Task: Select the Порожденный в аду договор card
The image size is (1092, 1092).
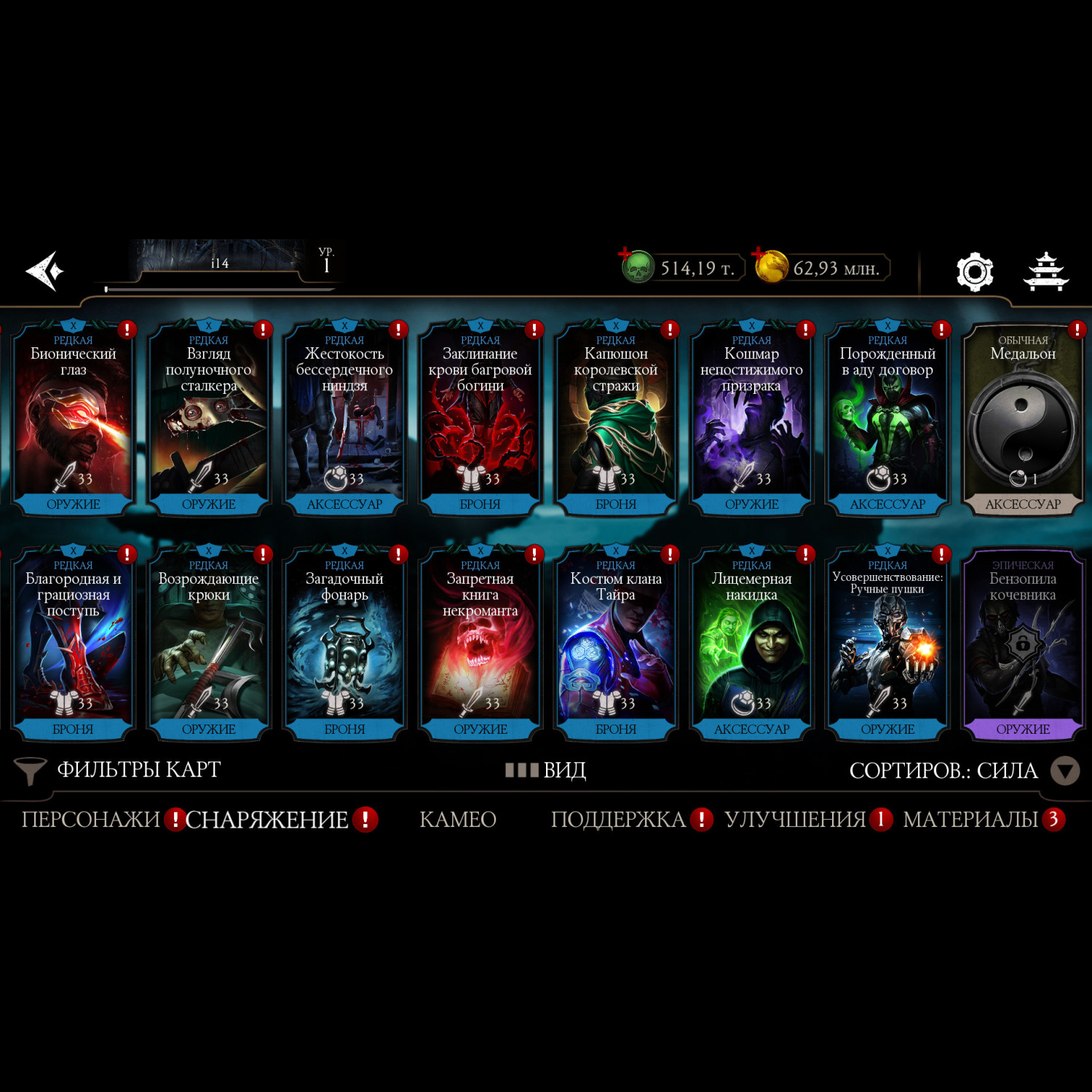Action: pos(887,419)
